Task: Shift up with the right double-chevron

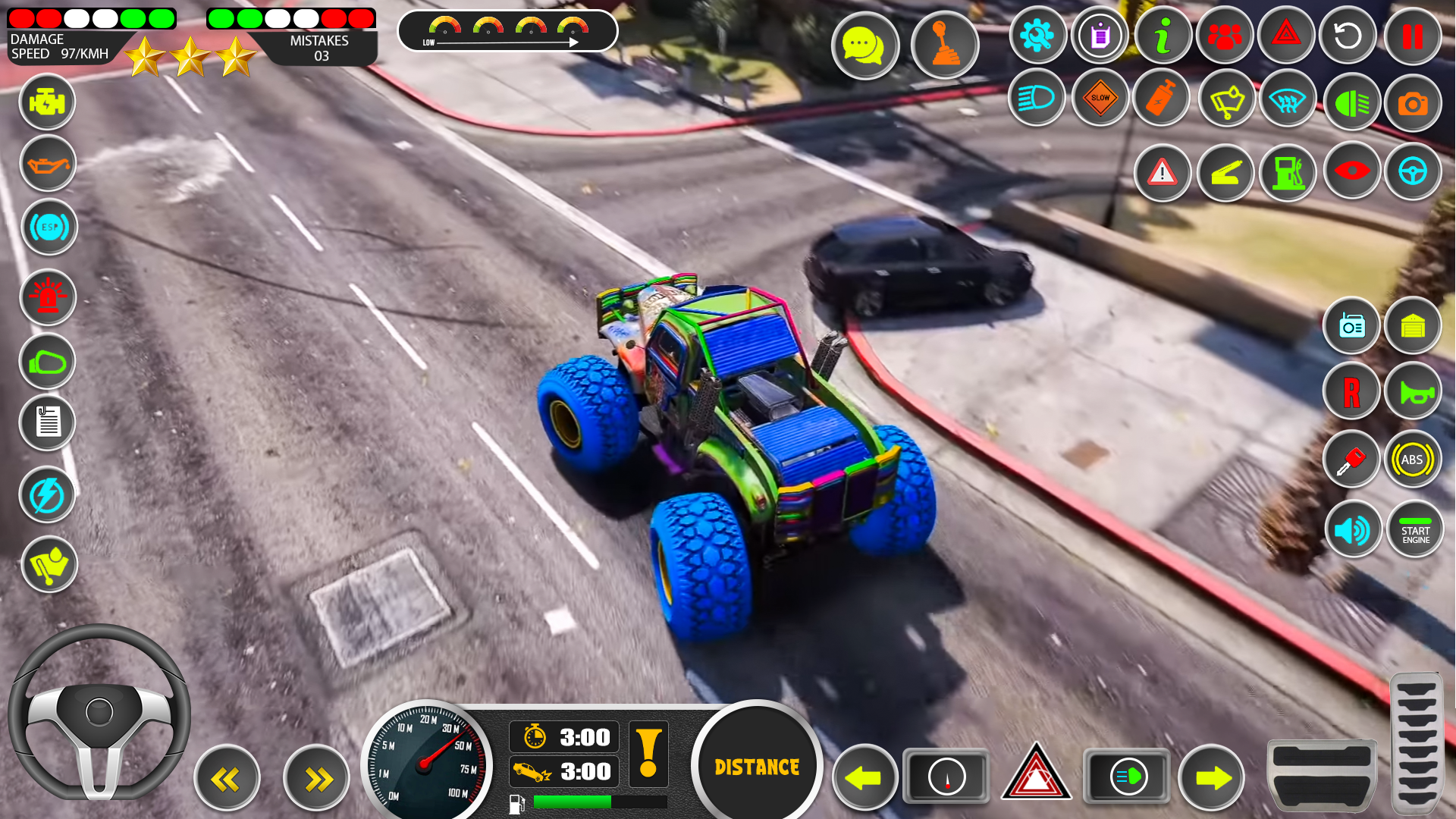Action: pos(315,777)
